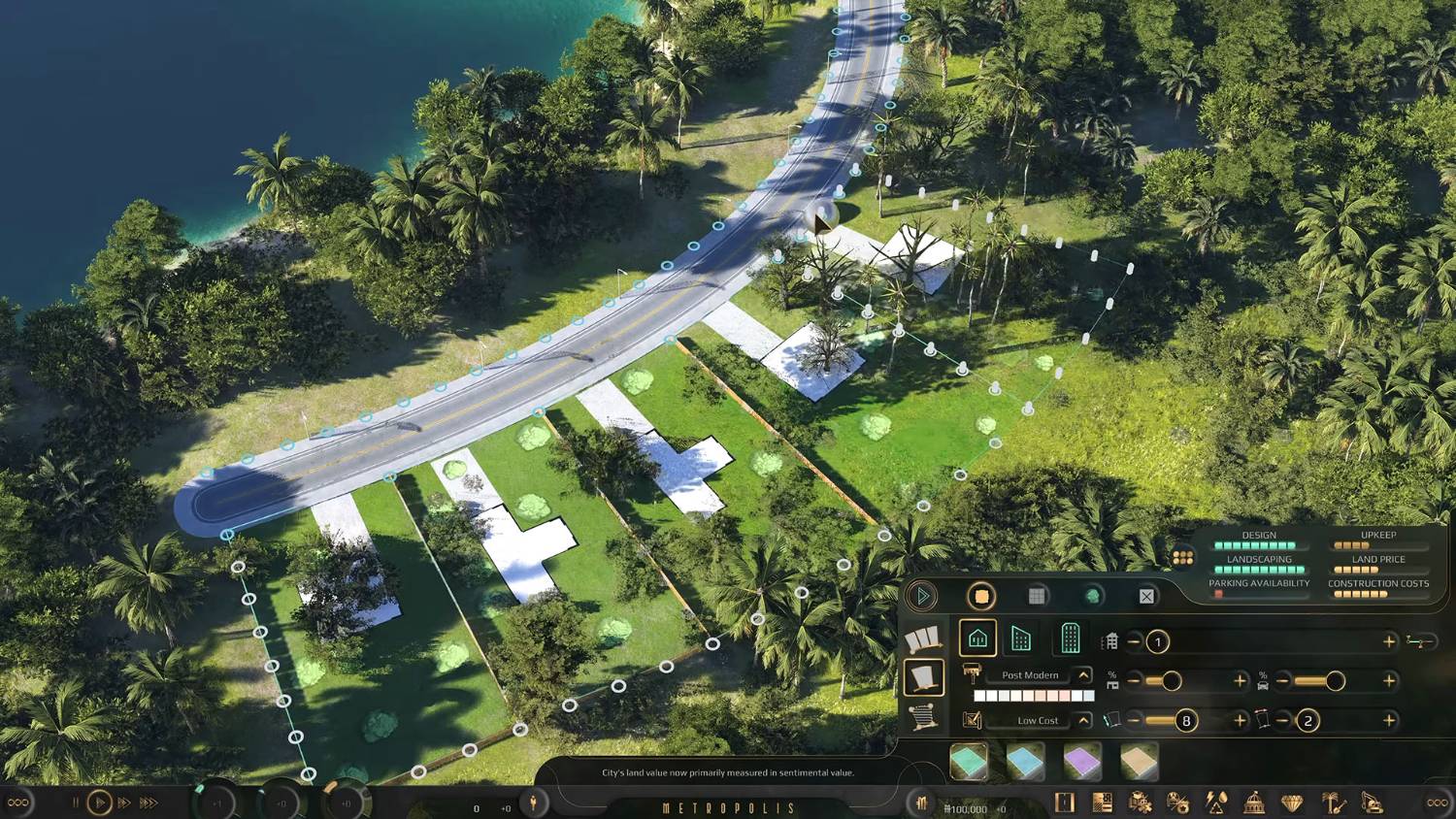The height and width of the screenshot is (819, 1456).
Task: Open the roads tool in bottom bar
Action: 1065,803
